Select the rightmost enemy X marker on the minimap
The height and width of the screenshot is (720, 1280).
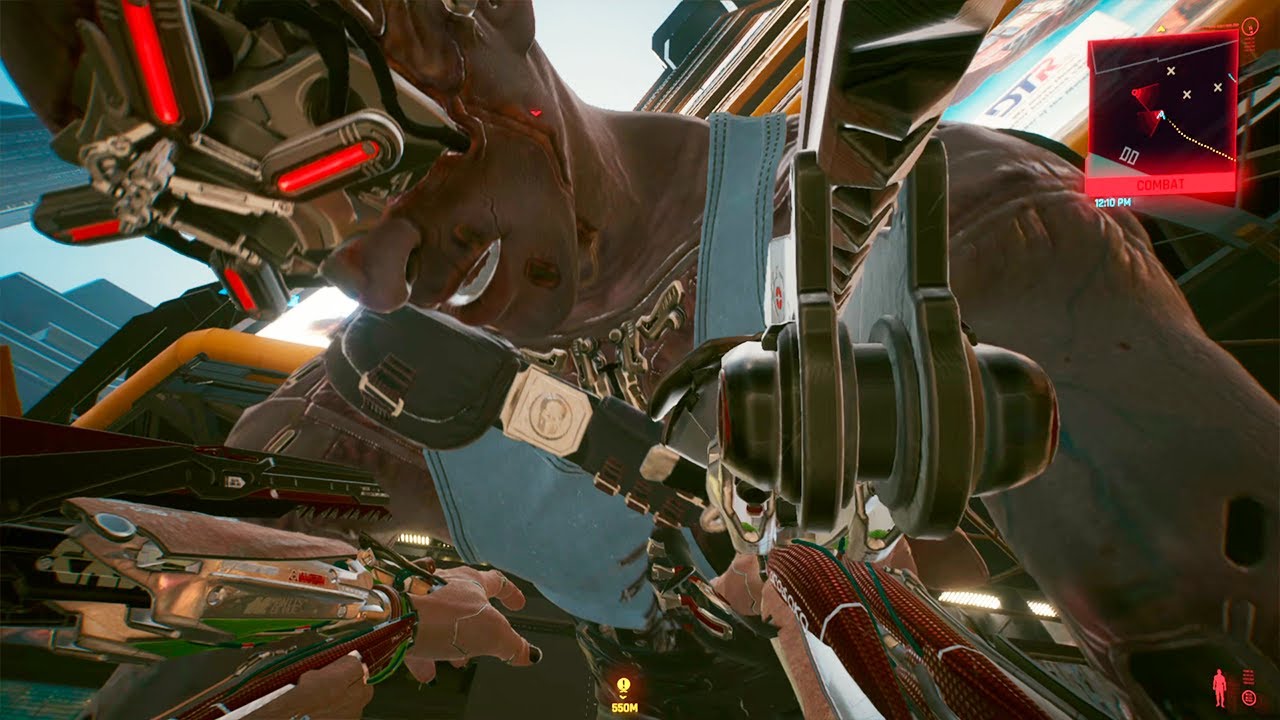(1217, 88)
